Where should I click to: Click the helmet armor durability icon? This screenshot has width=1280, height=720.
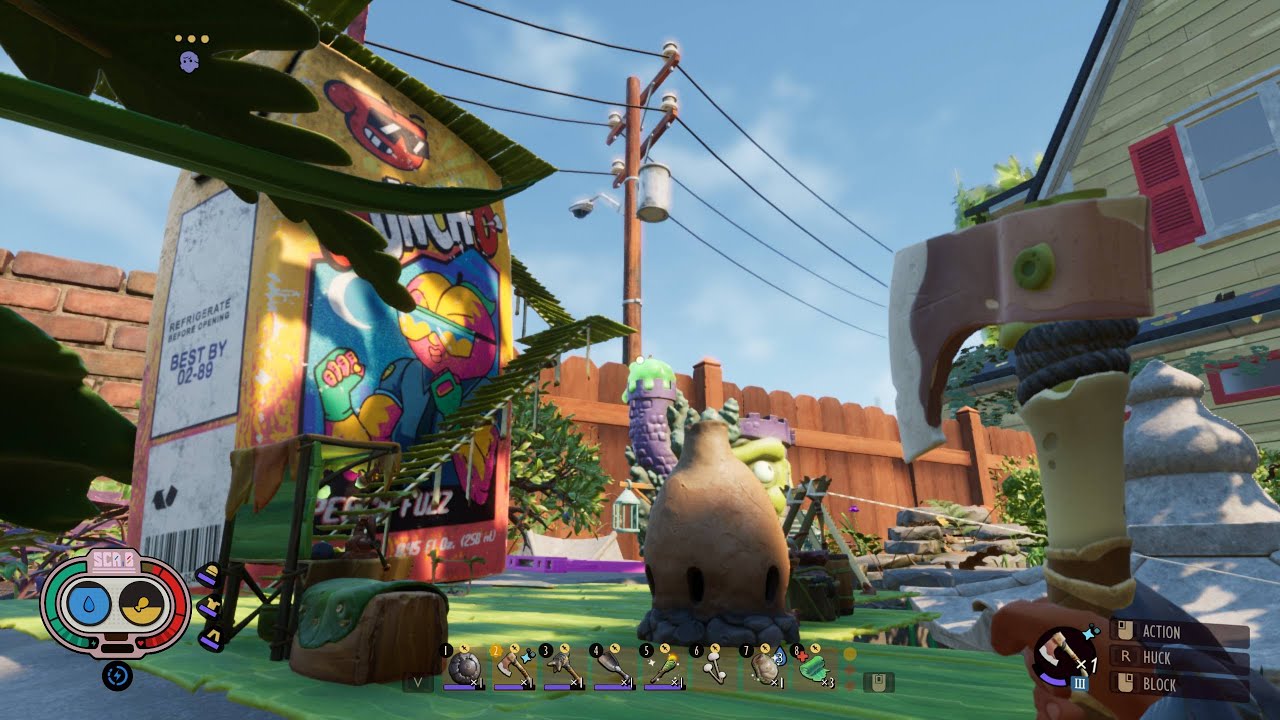207,577
